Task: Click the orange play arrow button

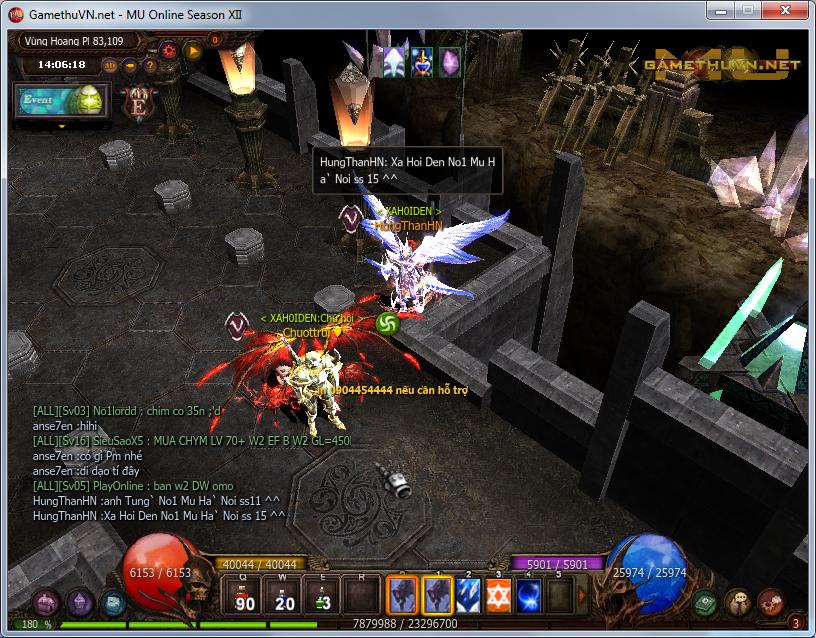Action: [x=192, y=48]
